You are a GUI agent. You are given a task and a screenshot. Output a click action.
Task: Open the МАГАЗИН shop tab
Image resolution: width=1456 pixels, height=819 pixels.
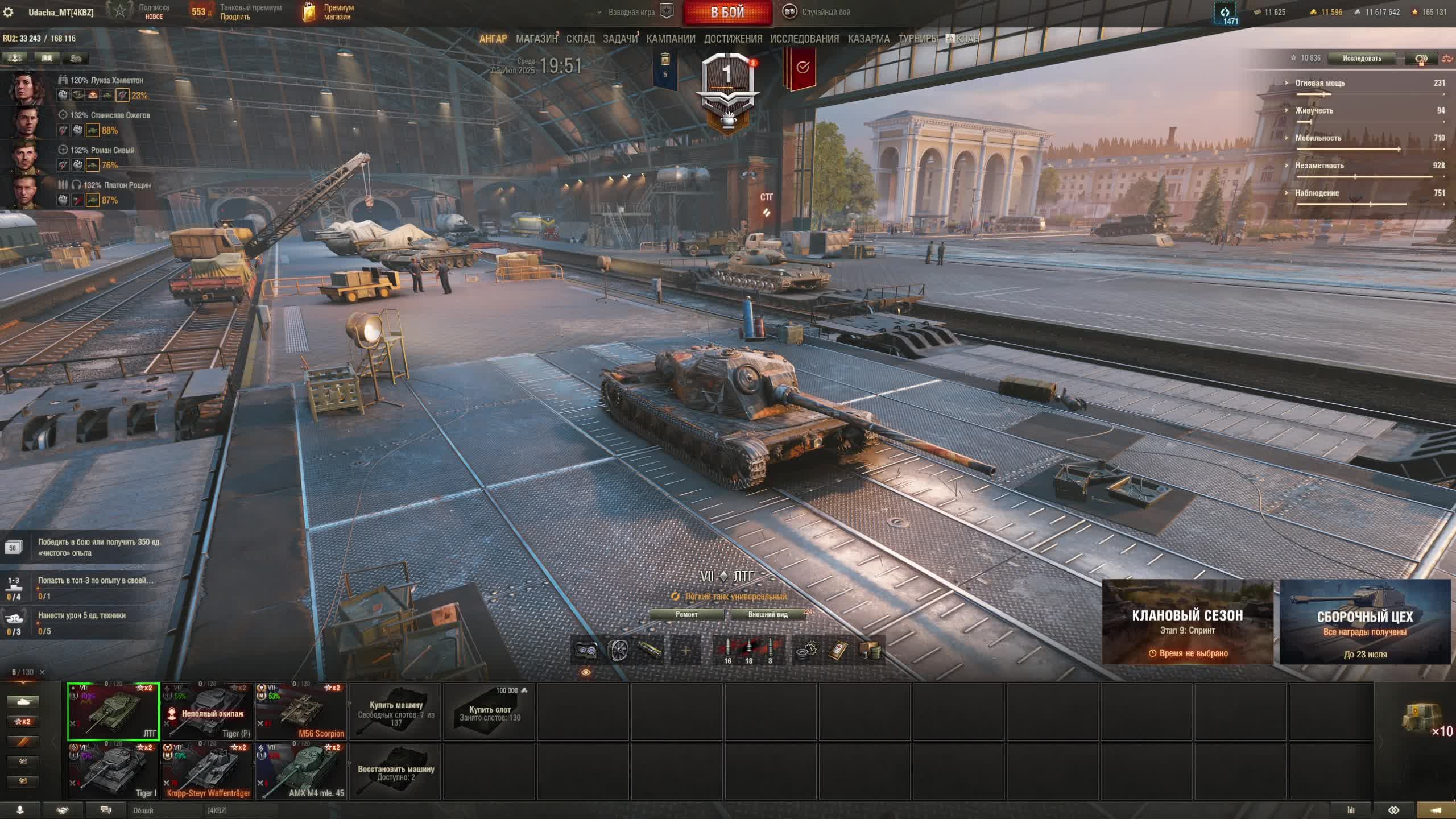(x=536, y=39)
